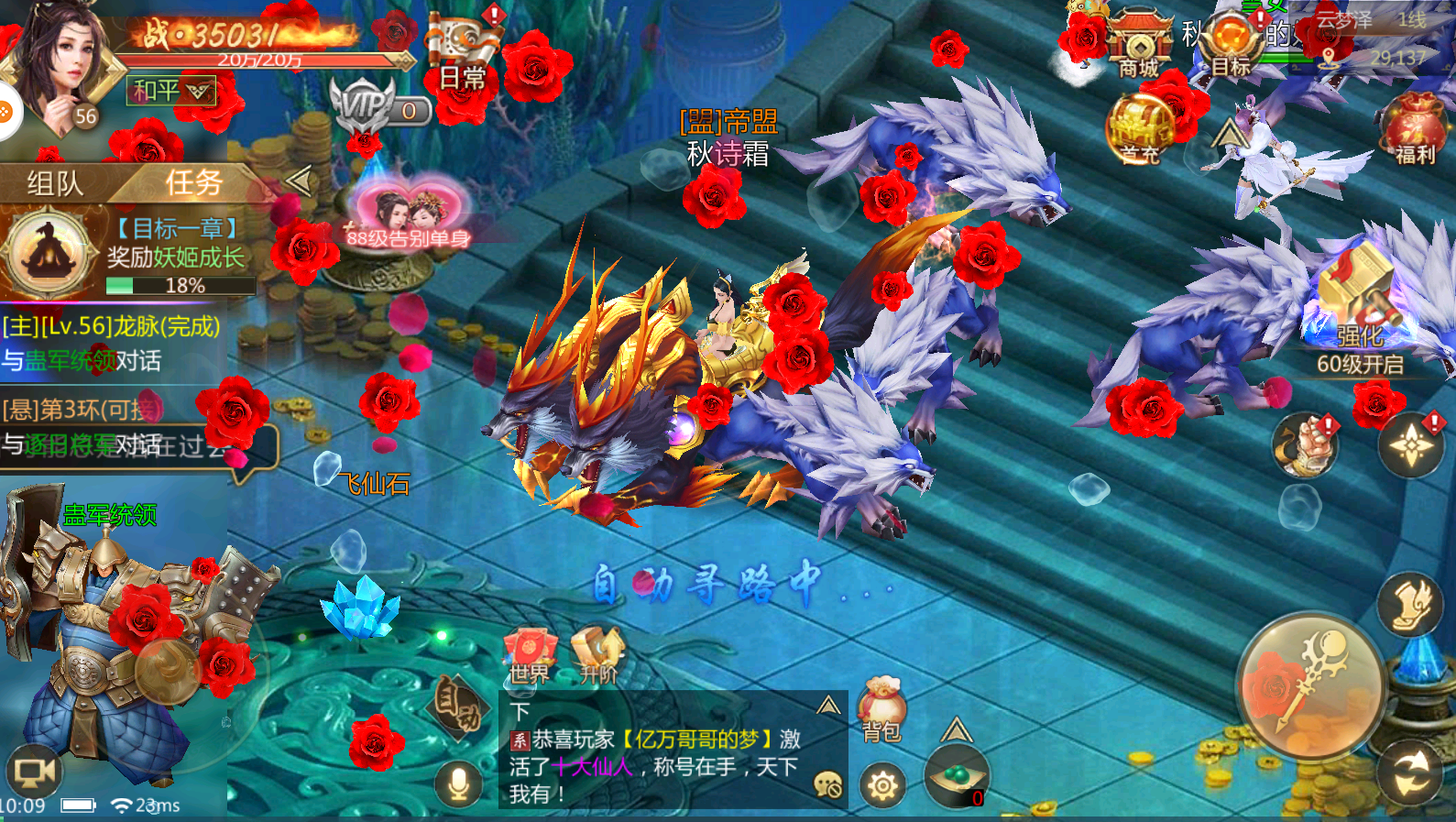1456x822 pixels.
Task: Toggle the 自动 auto-battle button
Action: point(460,707)
